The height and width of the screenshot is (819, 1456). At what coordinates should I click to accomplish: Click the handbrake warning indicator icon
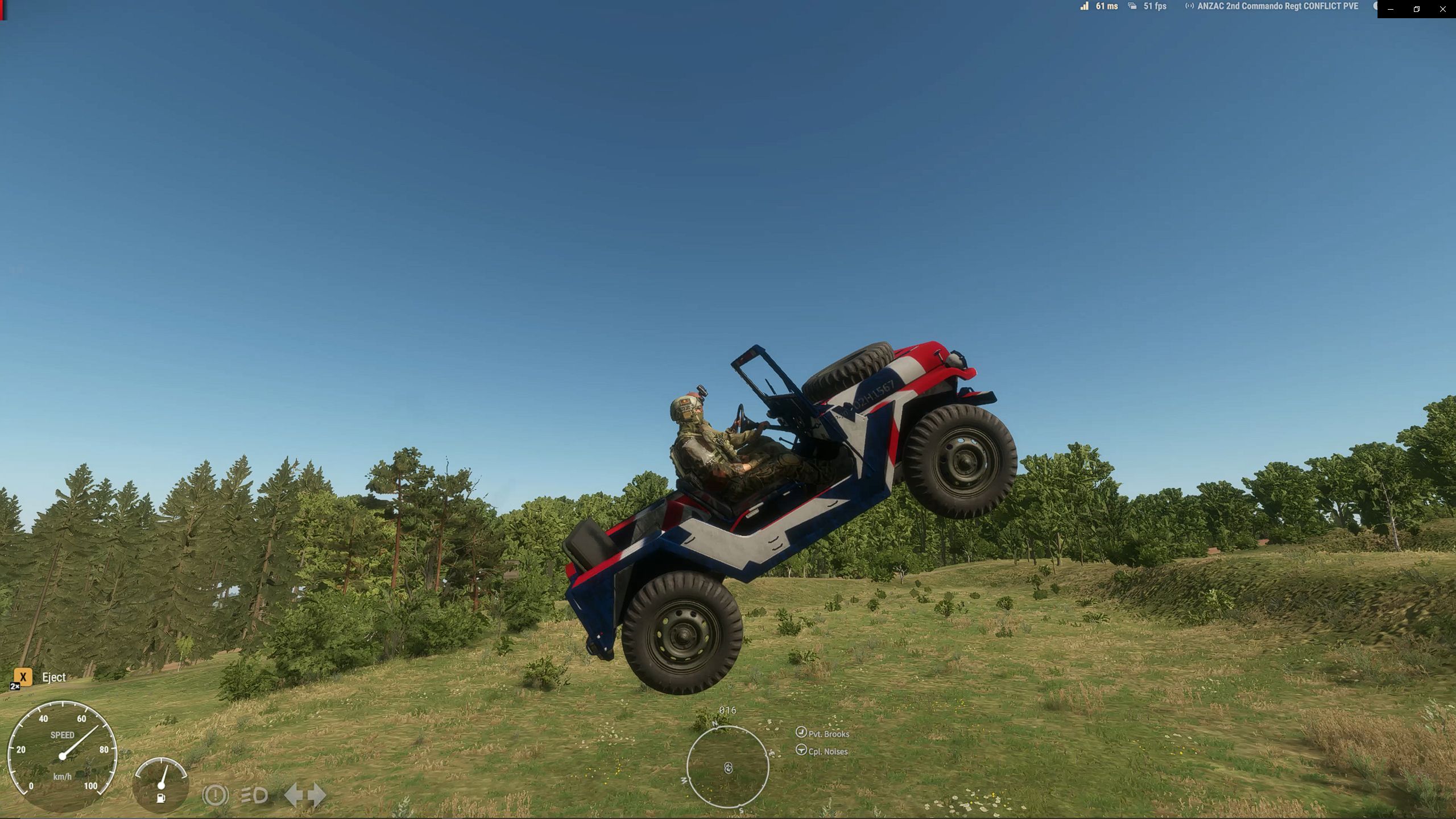click(x=214, y=796)
